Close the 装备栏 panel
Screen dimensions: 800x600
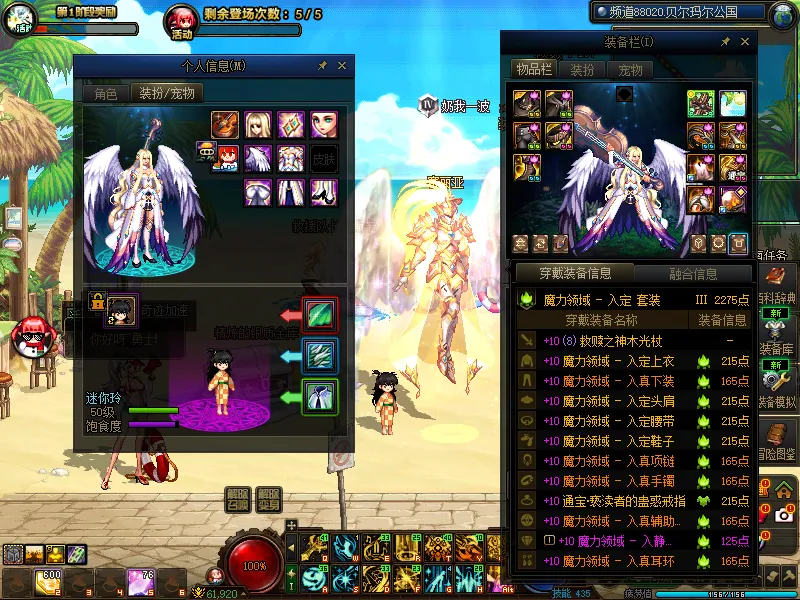coord(744,42)
